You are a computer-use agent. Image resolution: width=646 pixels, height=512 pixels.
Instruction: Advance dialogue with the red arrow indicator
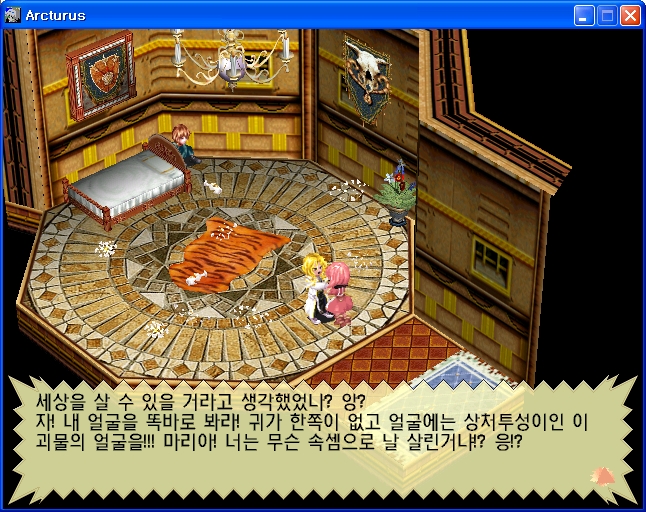pyautogui.click(x=603, y=475)
